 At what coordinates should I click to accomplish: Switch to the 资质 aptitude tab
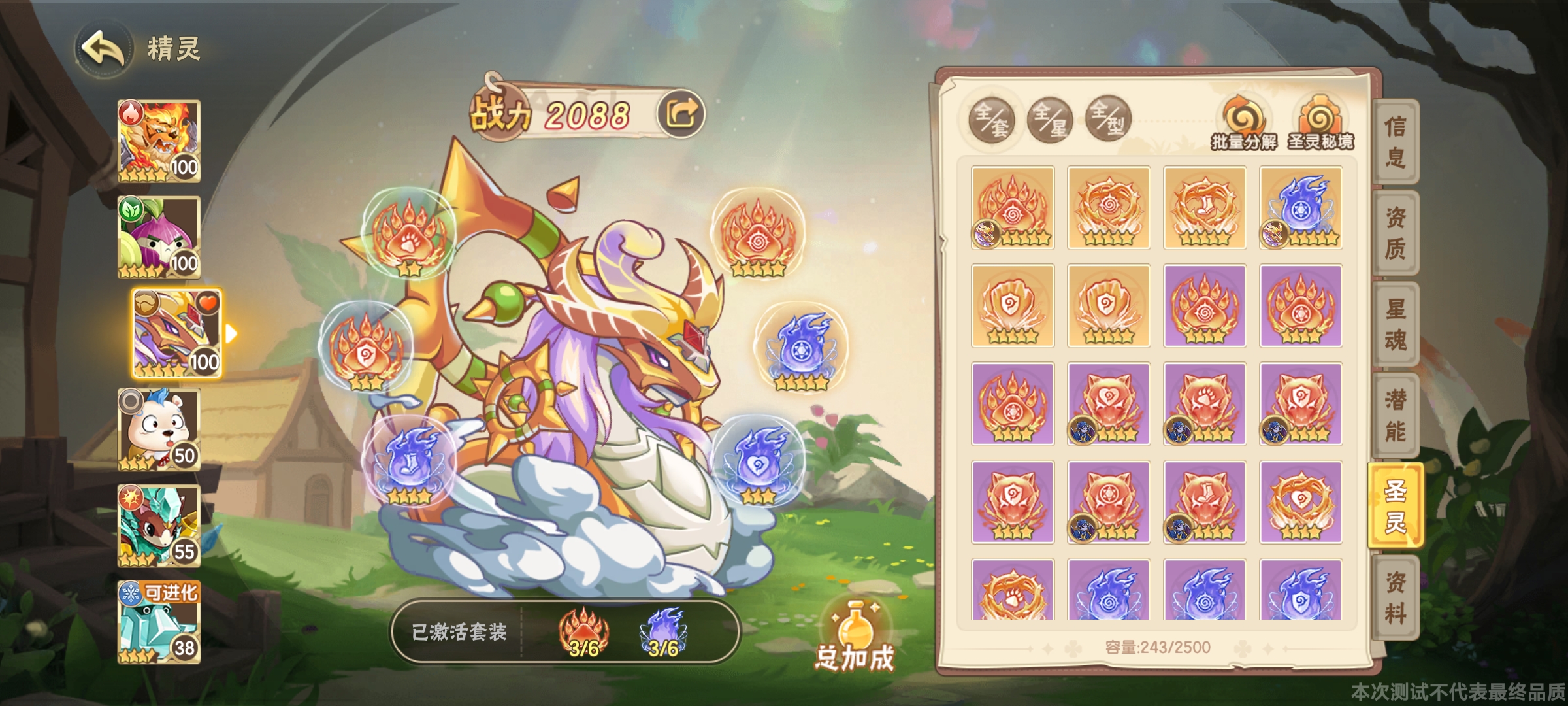1395,233
